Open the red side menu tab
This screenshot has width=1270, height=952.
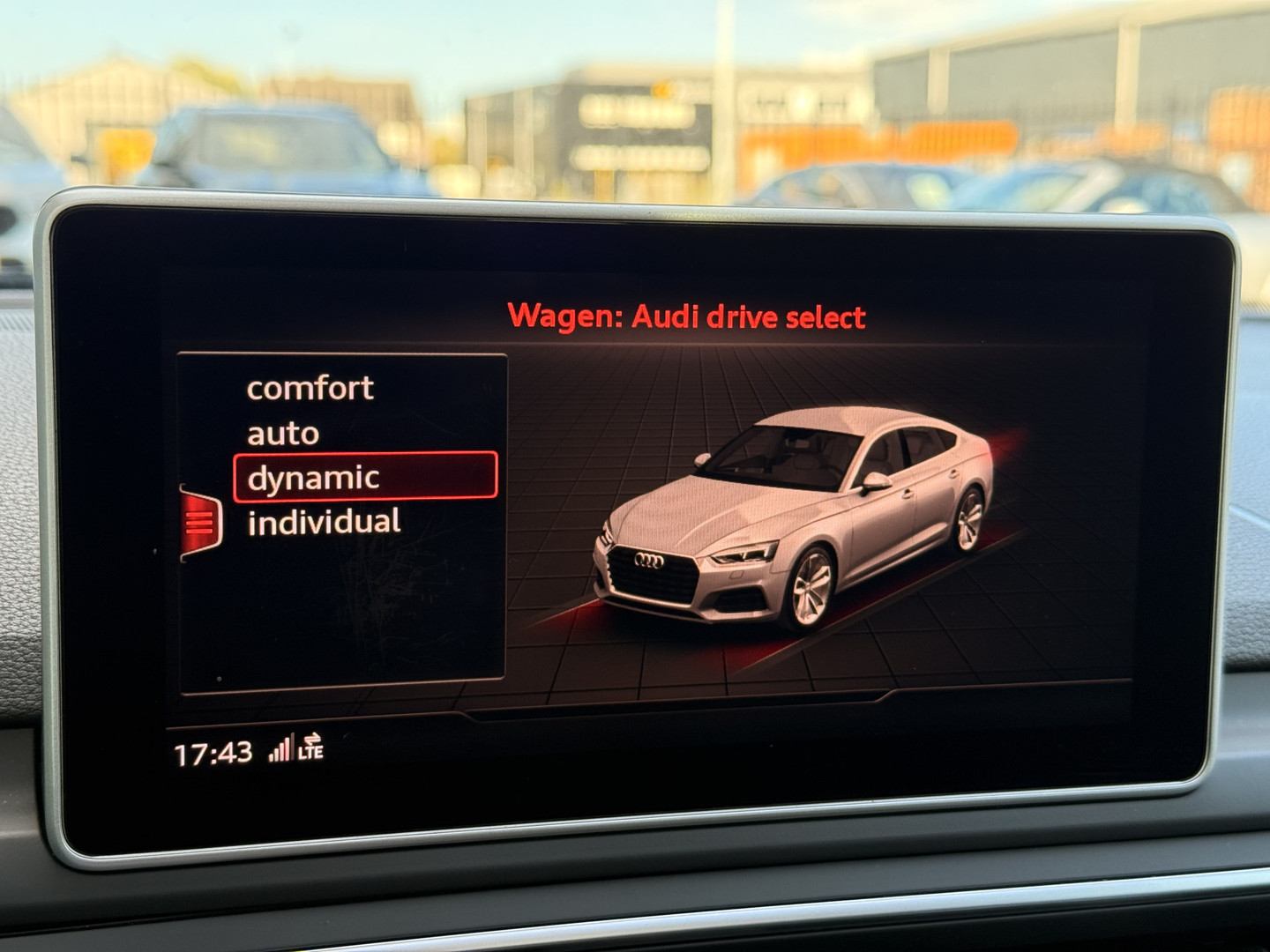click(200, 522)
